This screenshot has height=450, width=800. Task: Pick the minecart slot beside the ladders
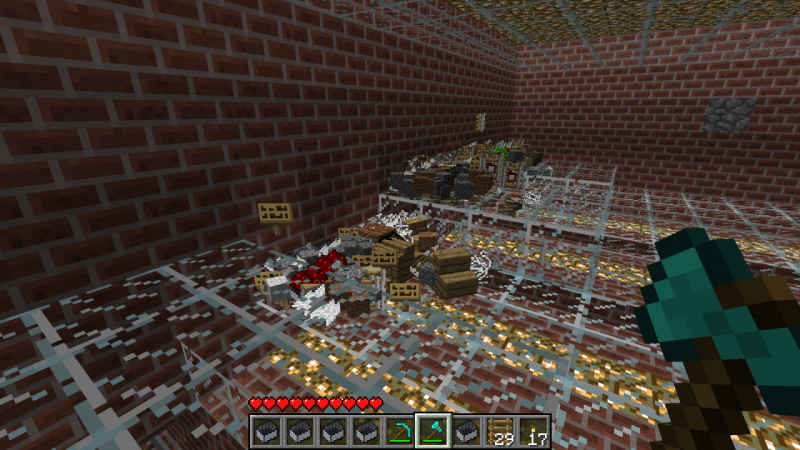pyautogui.click(x=466, y=432)
